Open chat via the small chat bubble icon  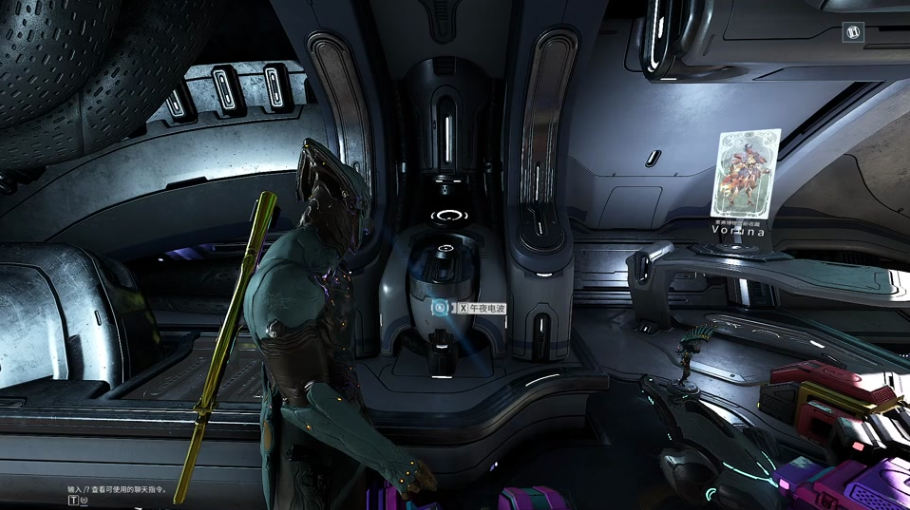click(85, 500)
